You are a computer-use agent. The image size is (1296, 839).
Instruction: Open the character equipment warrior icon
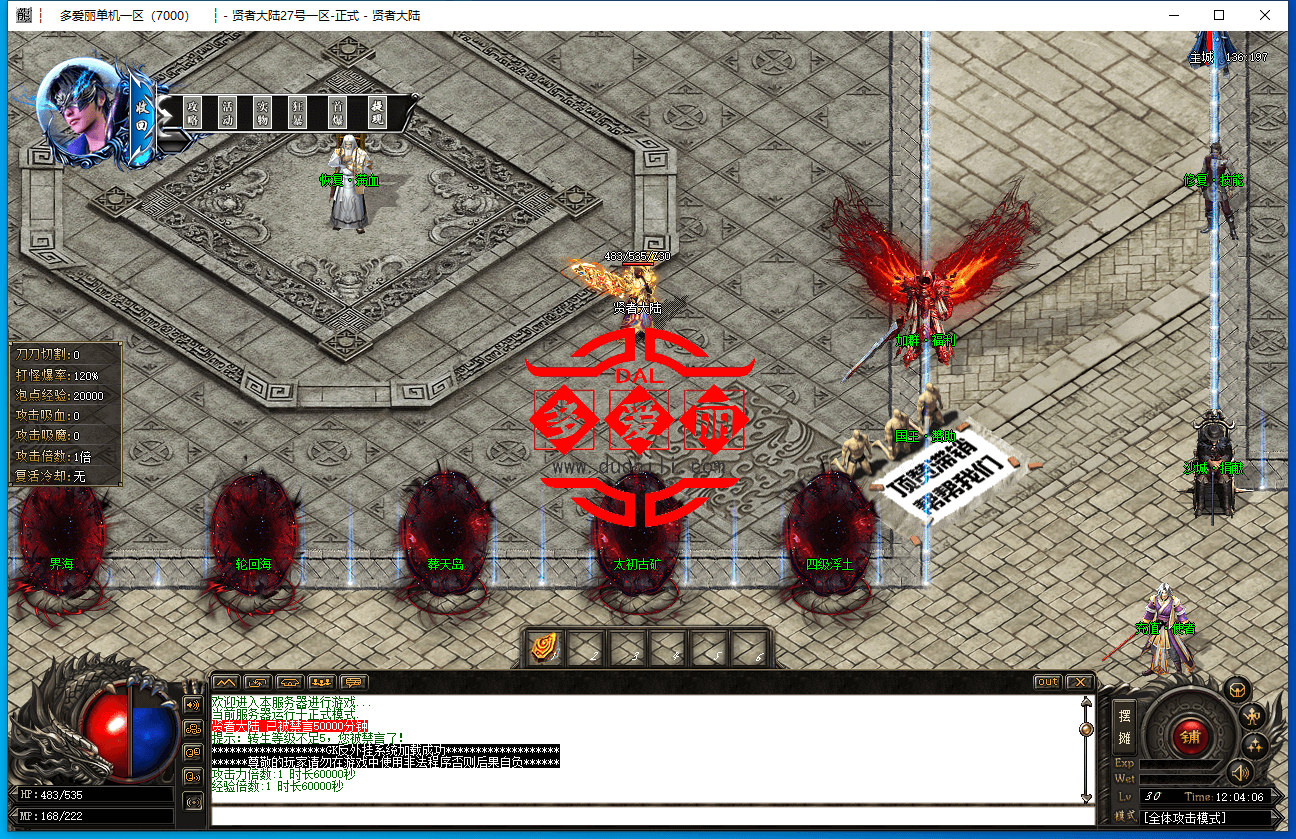[1252, 716]
